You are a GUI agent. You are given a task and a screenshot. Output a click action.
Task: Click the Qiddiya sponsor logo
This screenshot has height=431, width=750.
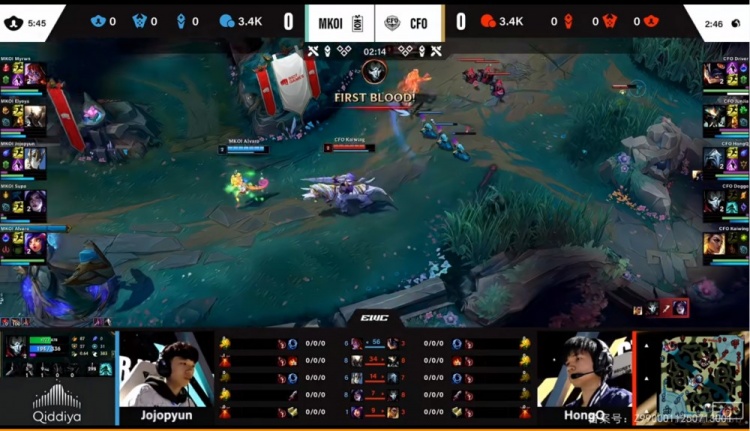(57, 403)
